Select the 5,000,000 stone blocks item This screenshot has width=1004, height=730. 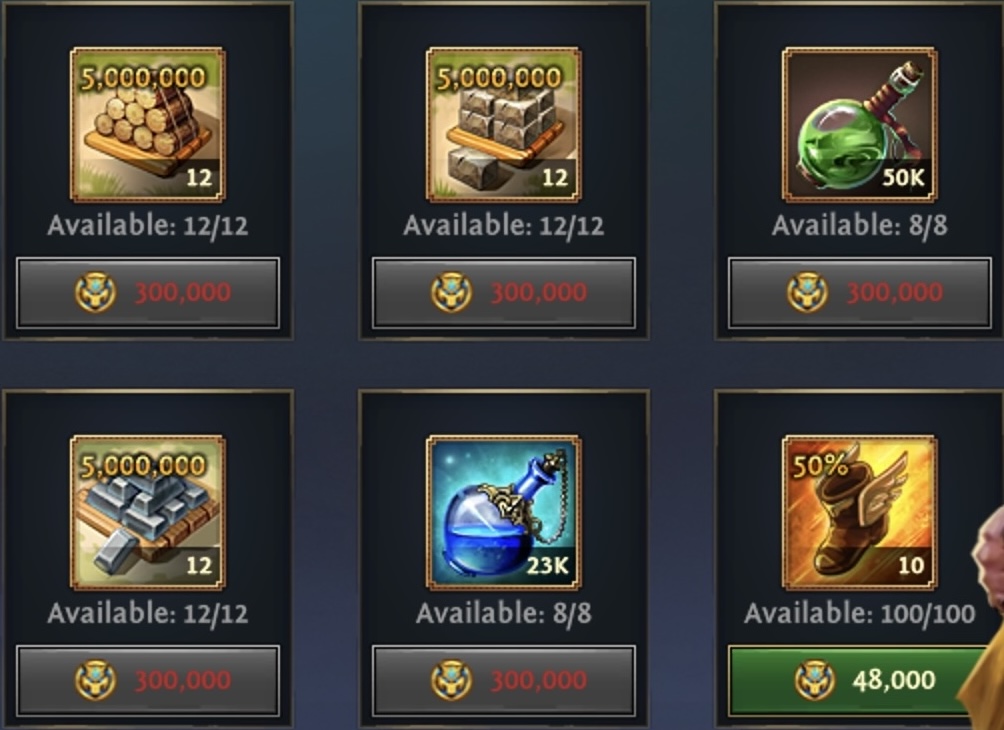503,125
